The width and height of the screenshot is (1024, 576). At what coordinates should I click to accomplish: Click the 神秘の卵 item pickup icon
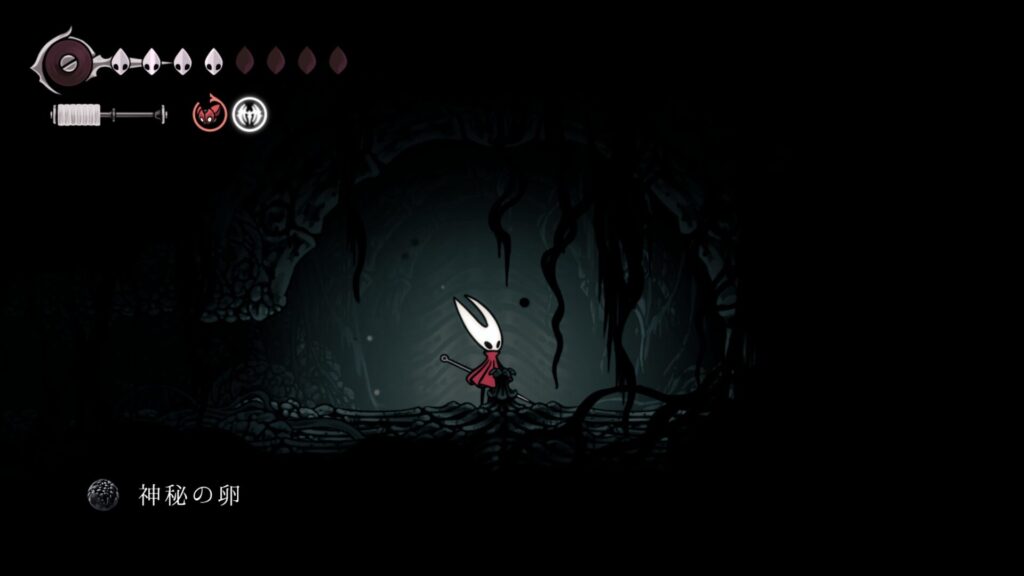click(x=103, y=494)
